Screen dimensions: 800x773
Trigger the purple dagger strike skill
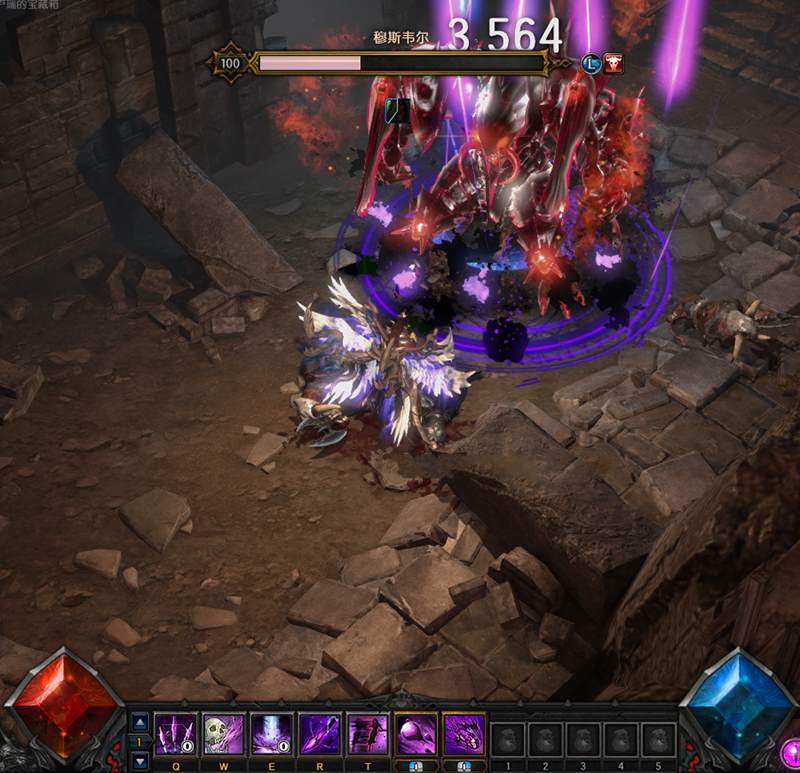pos(317,733)
